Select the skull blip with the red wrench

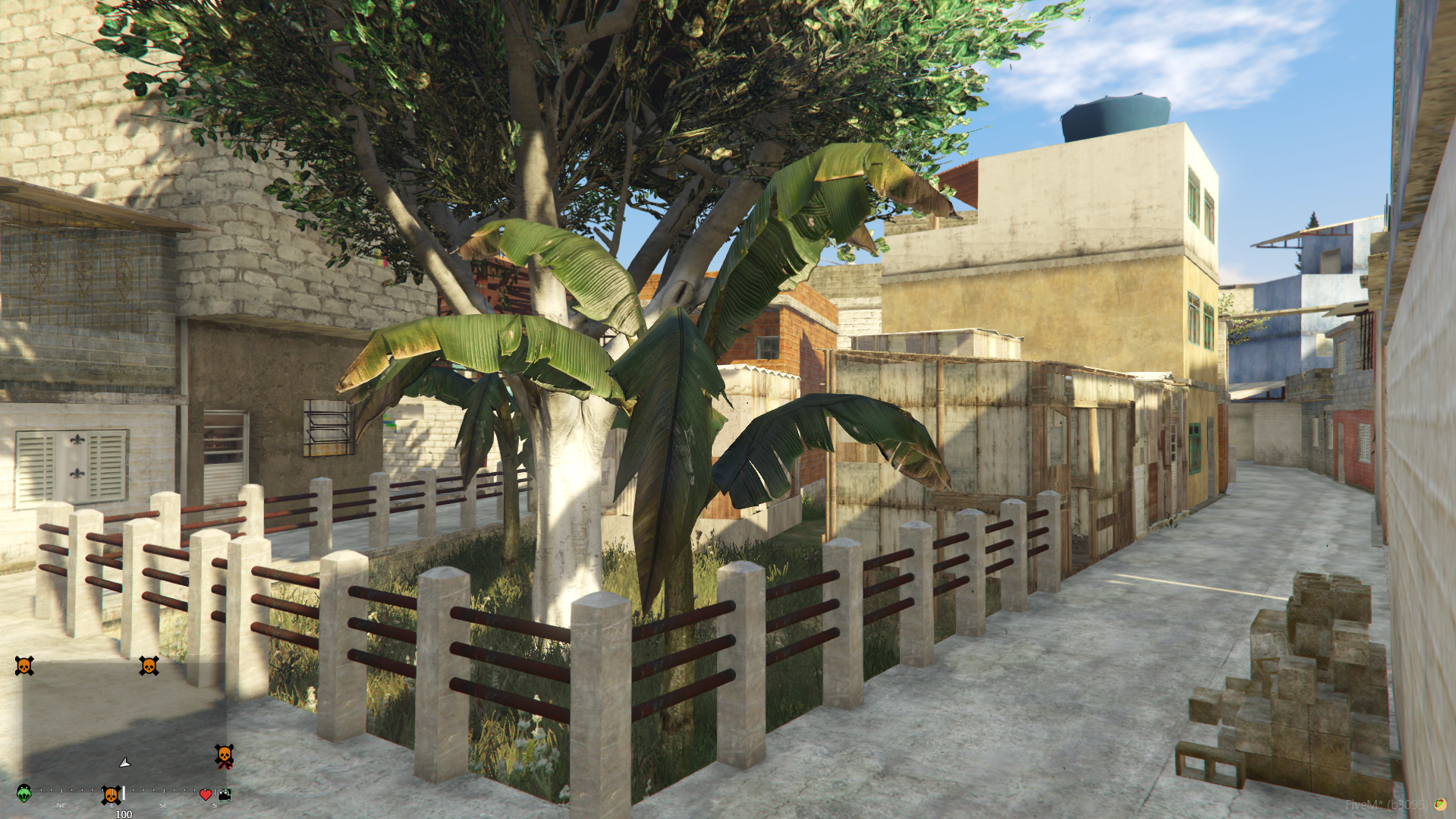click(x=224, y=756)
